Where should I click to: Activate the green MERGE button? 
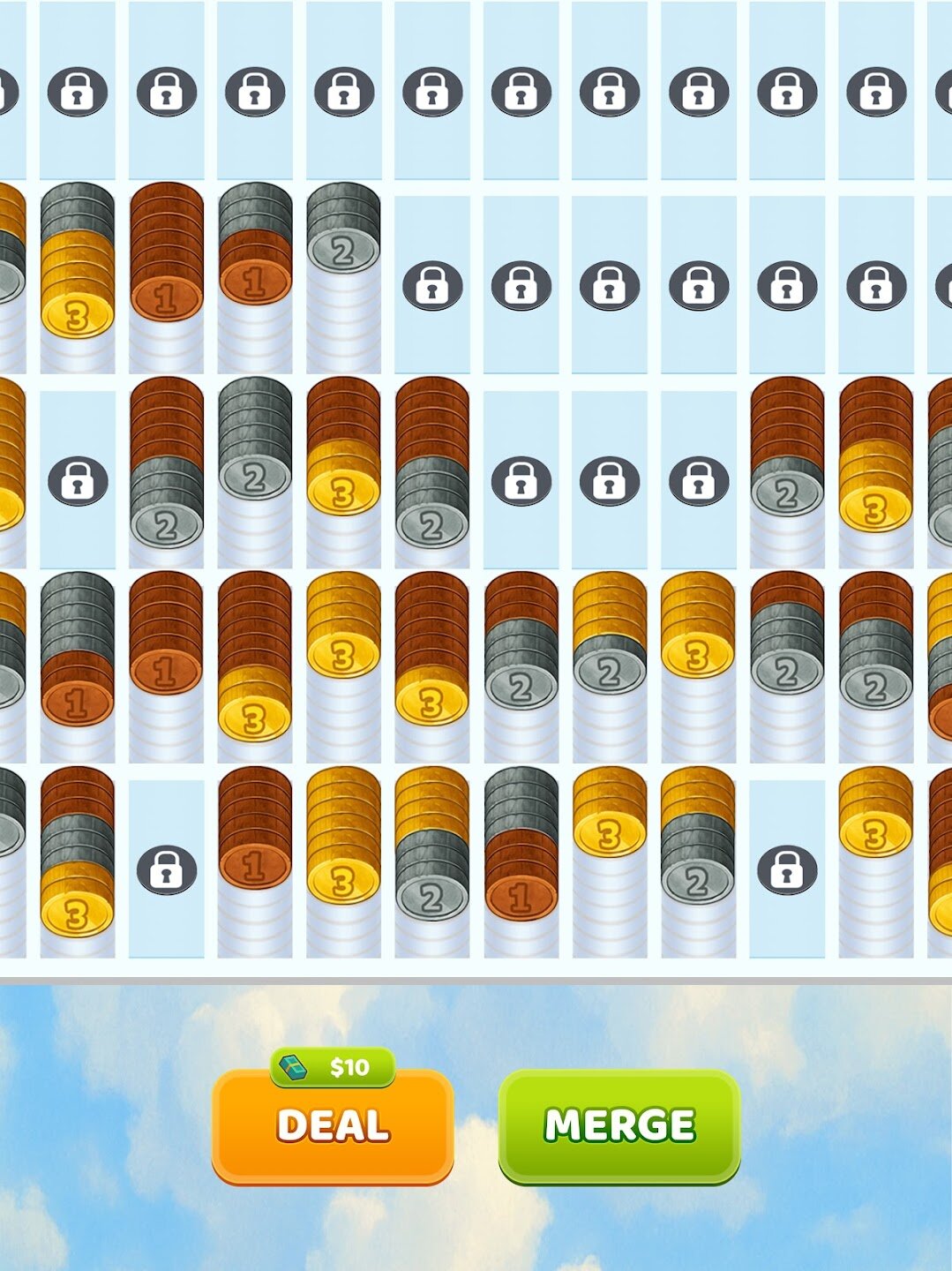pyautogui.click(x=619, y=1125)
